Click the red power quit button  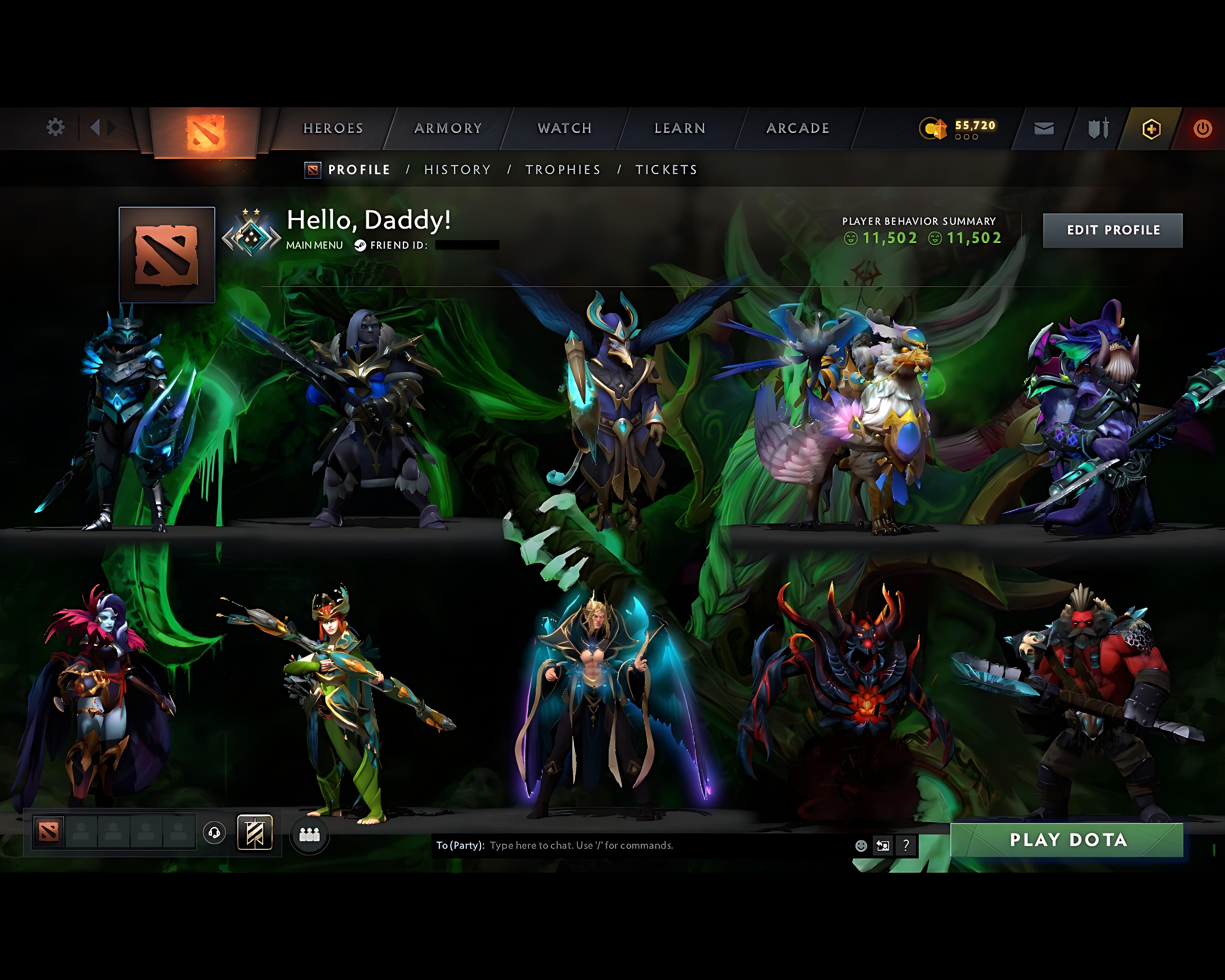1202,129
